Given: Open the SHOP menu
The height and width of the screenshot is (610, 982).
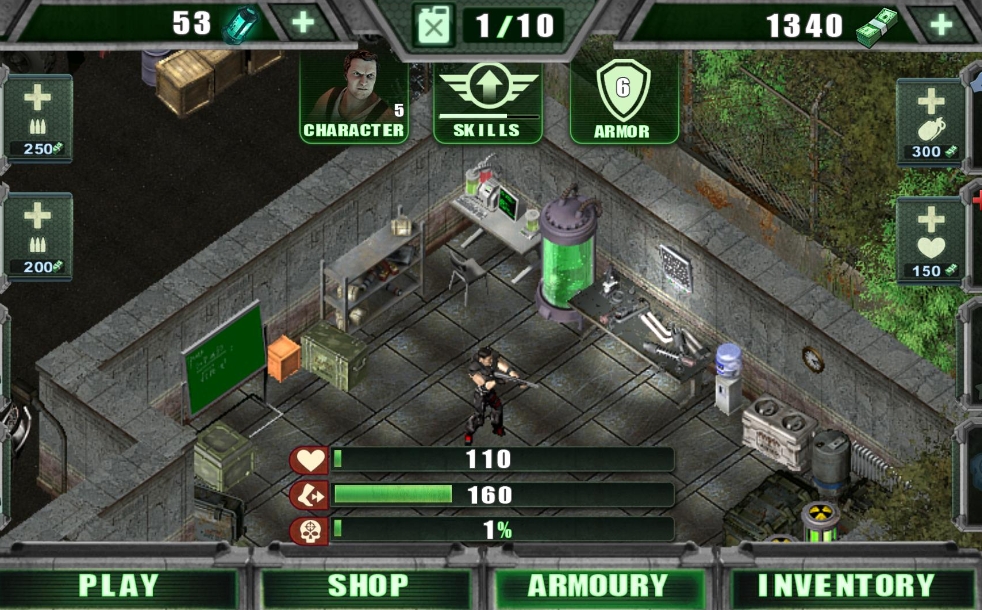Looking at the screenshot, I should click(x=368, y=586).
